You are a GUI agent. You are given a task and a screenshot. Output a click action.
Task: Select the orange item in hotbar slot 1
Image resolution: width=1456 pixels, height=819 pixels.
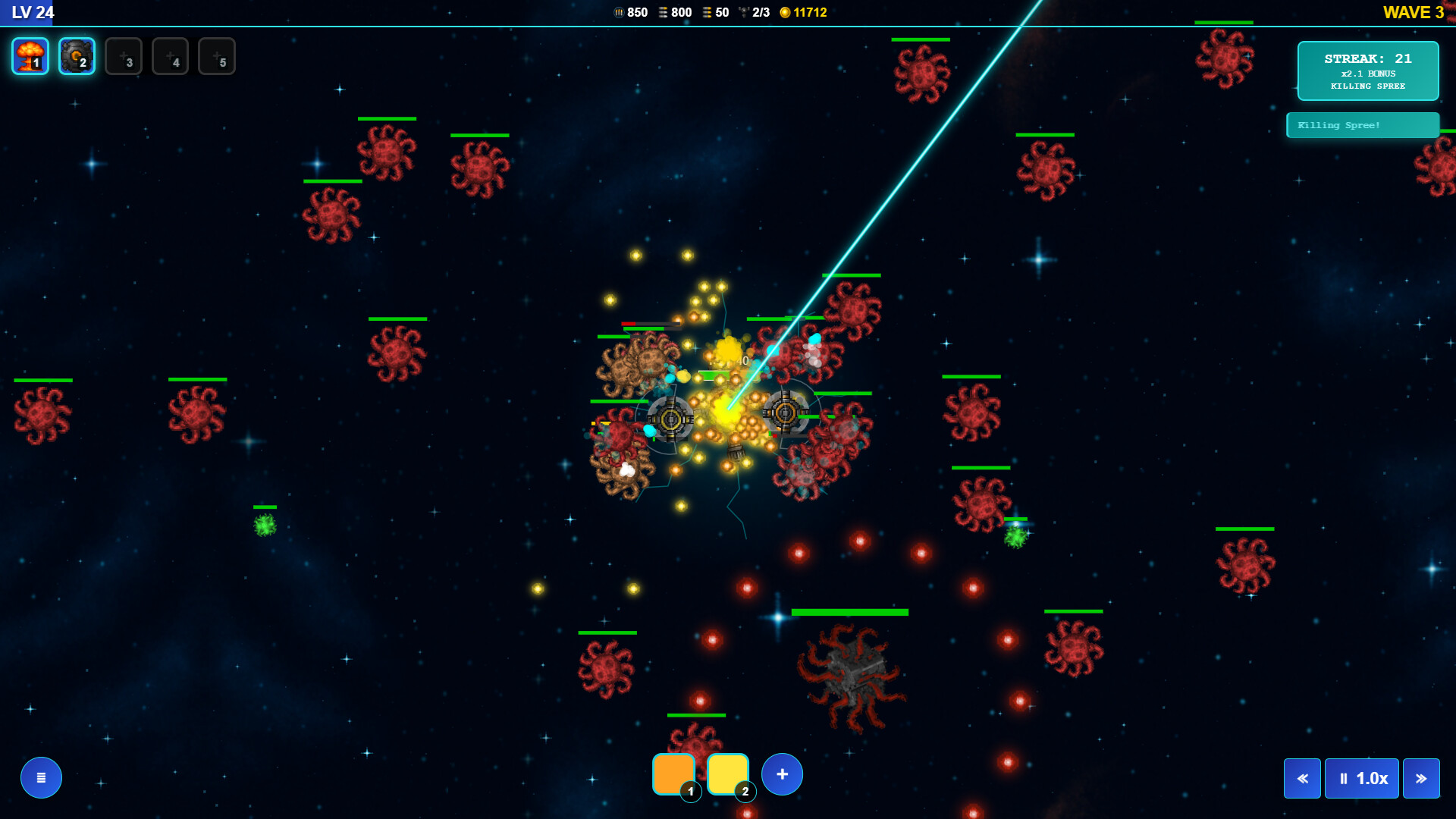[674, 774]
